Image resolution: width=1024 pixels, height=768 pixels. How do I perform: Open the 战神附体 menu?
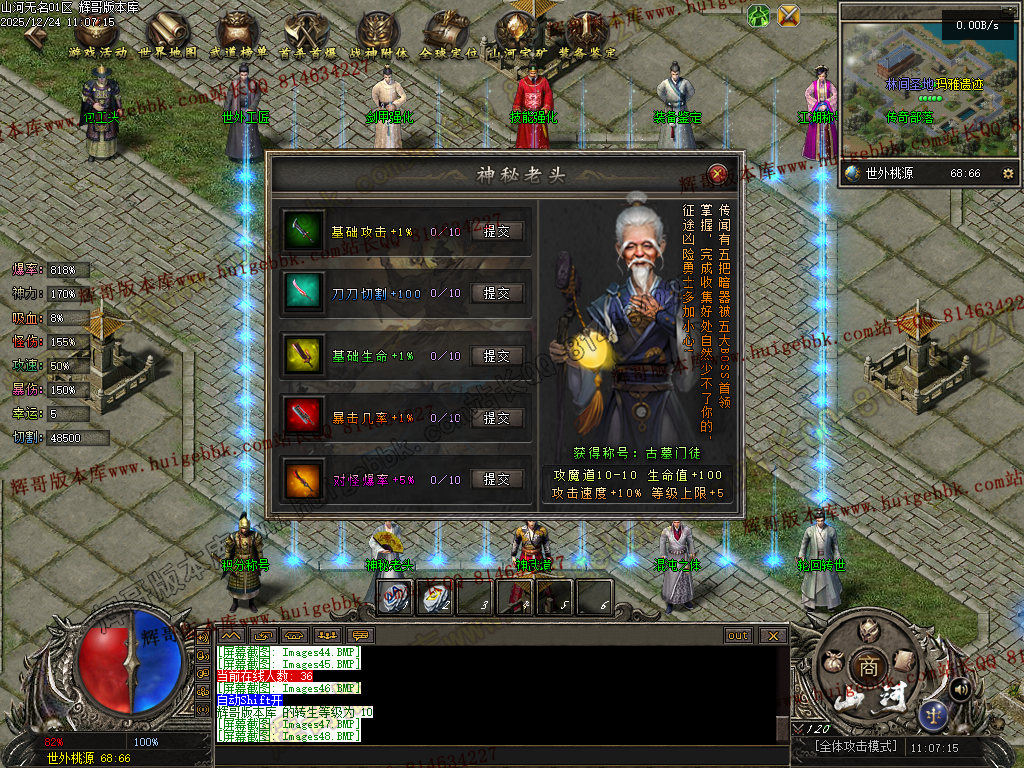pyautogui.click(x=379, y=35)
